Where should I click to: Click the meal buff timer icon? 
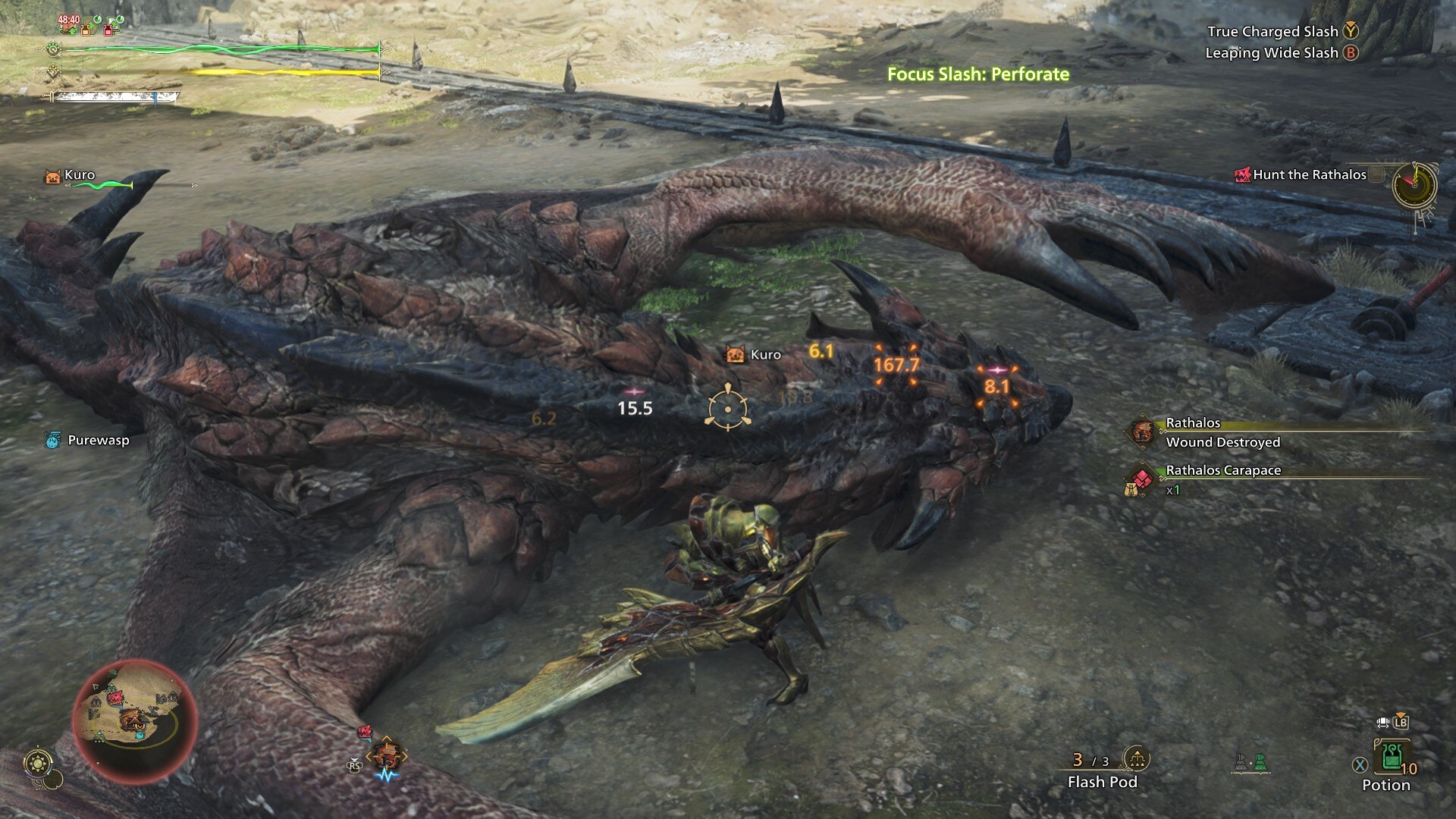(x=68, y=25)
